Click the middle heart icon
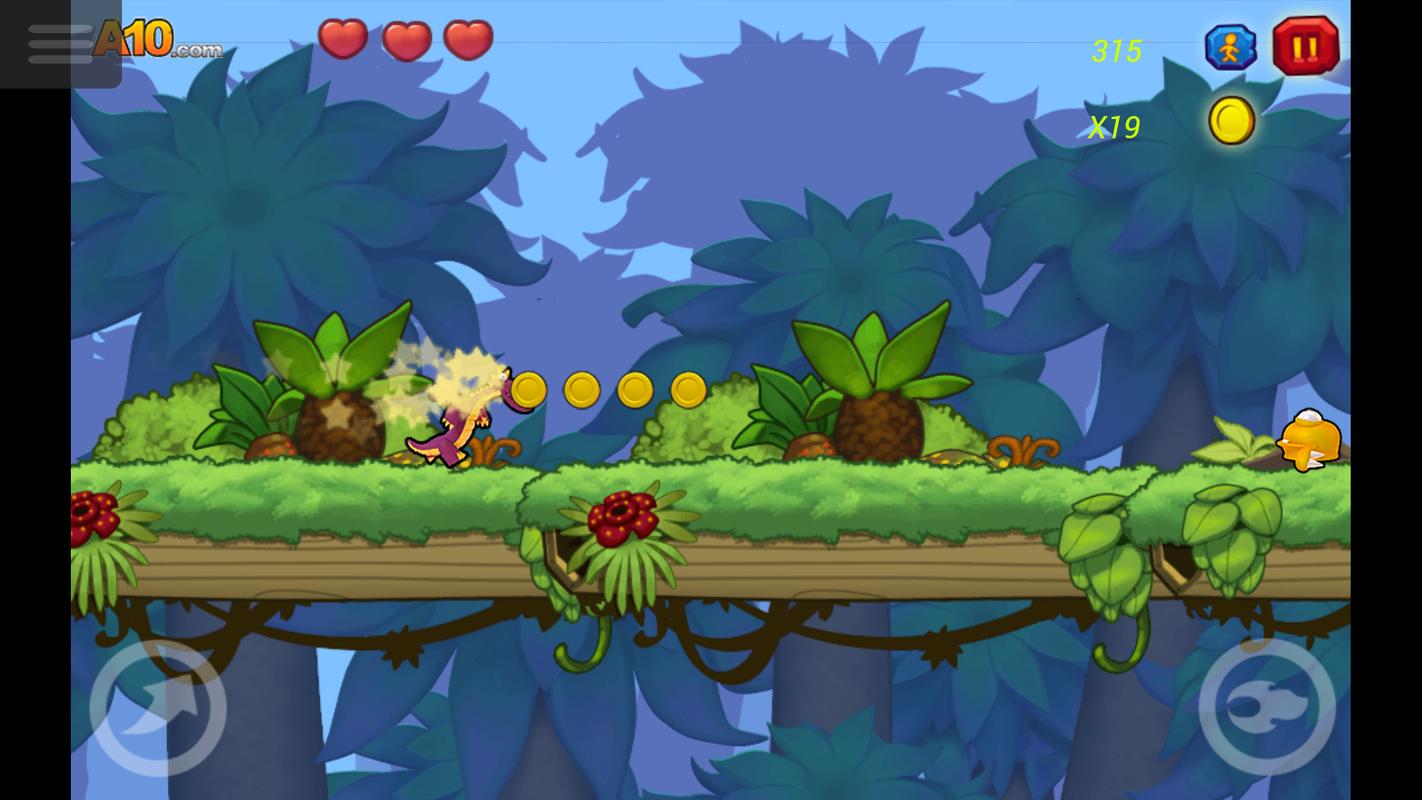The width and height of the screenshot is (1422, 800). (x=406, y=41)
